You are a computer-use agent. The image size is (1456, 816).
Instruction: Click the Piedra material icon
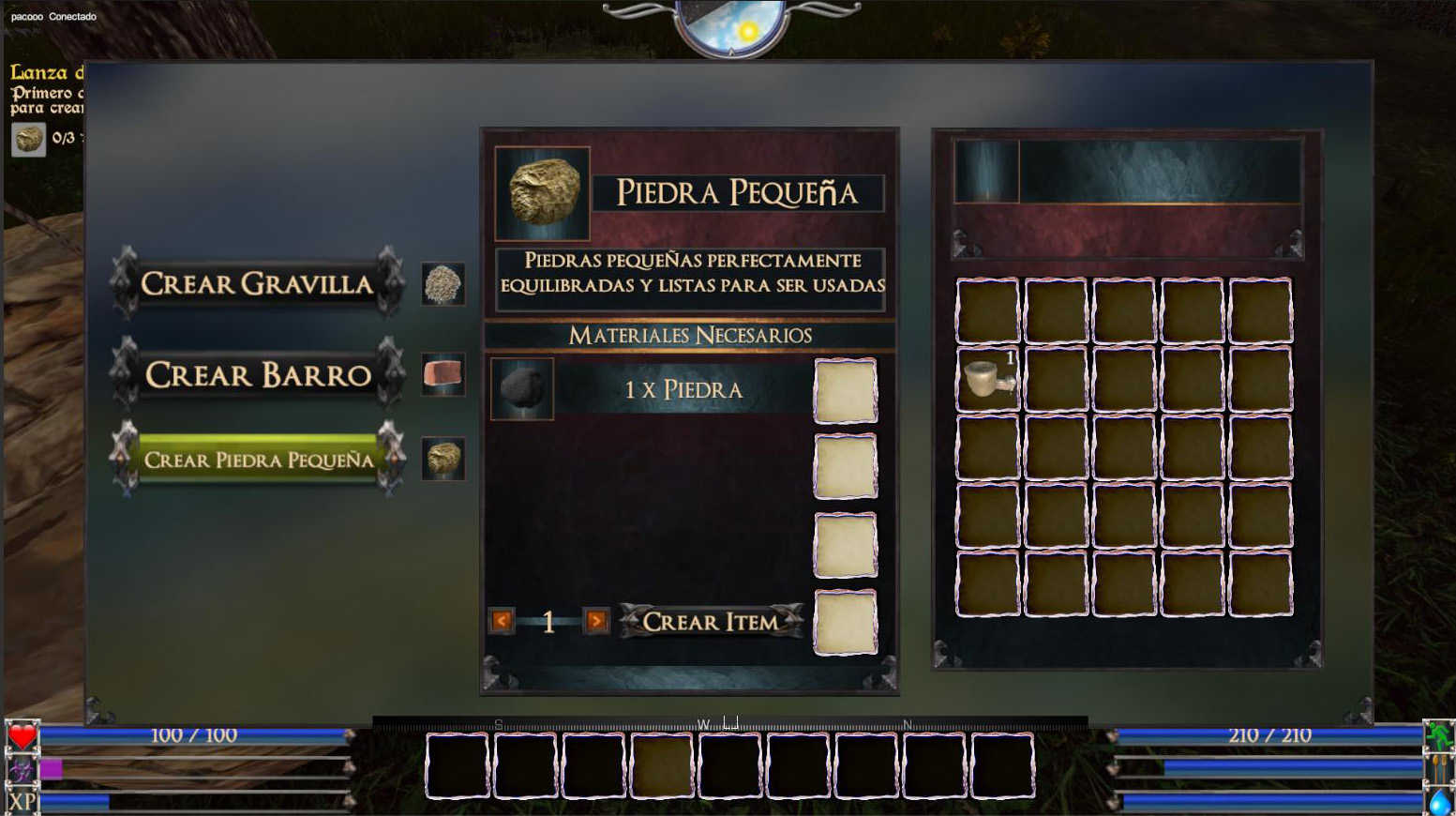coord(522,388)
